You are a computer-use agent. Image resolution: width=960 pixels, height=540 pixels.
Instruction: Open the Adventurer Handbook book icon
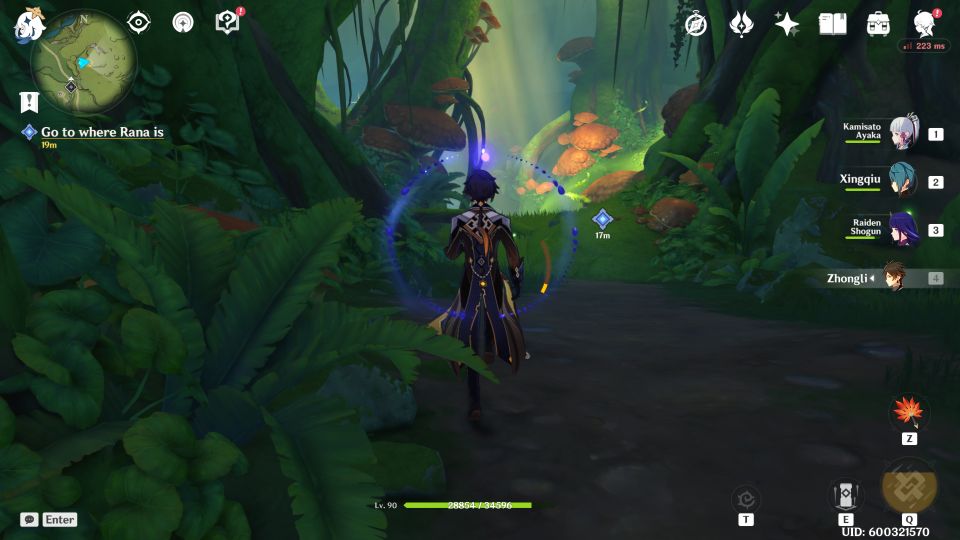coord(832,24)
